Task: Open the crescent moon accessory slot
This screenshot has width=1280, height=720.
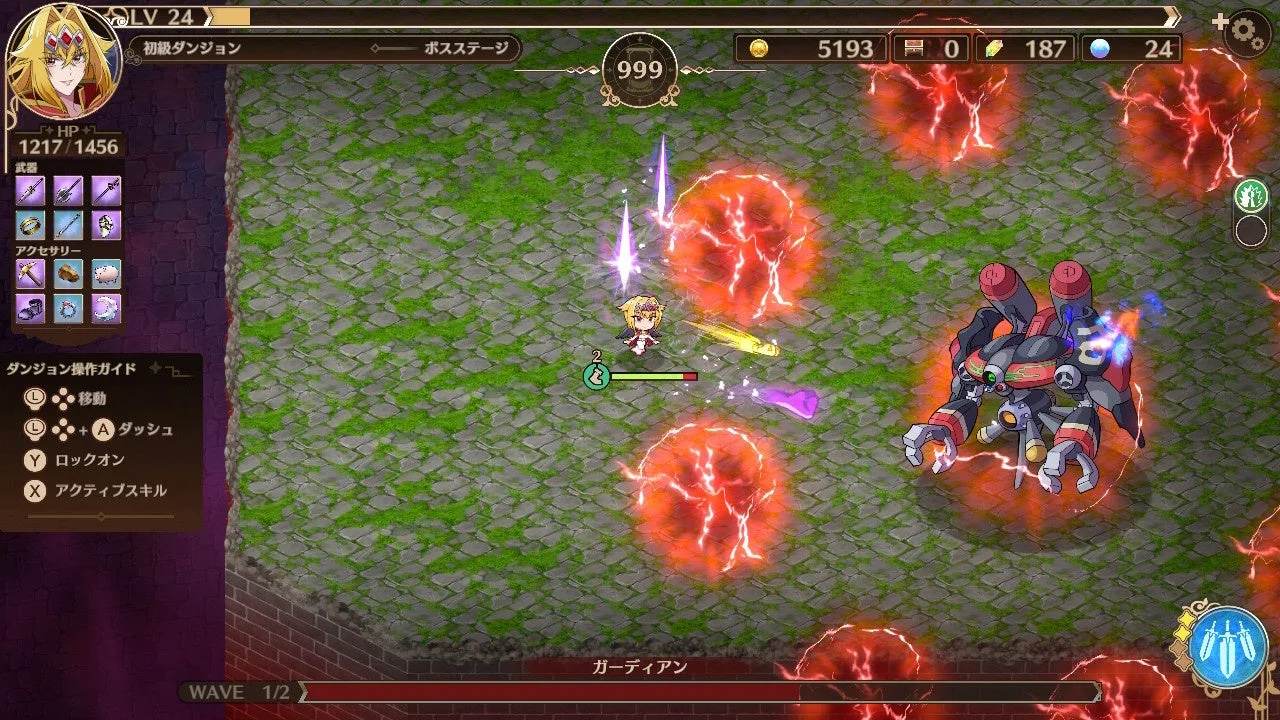Action: (x=104, y=310)
